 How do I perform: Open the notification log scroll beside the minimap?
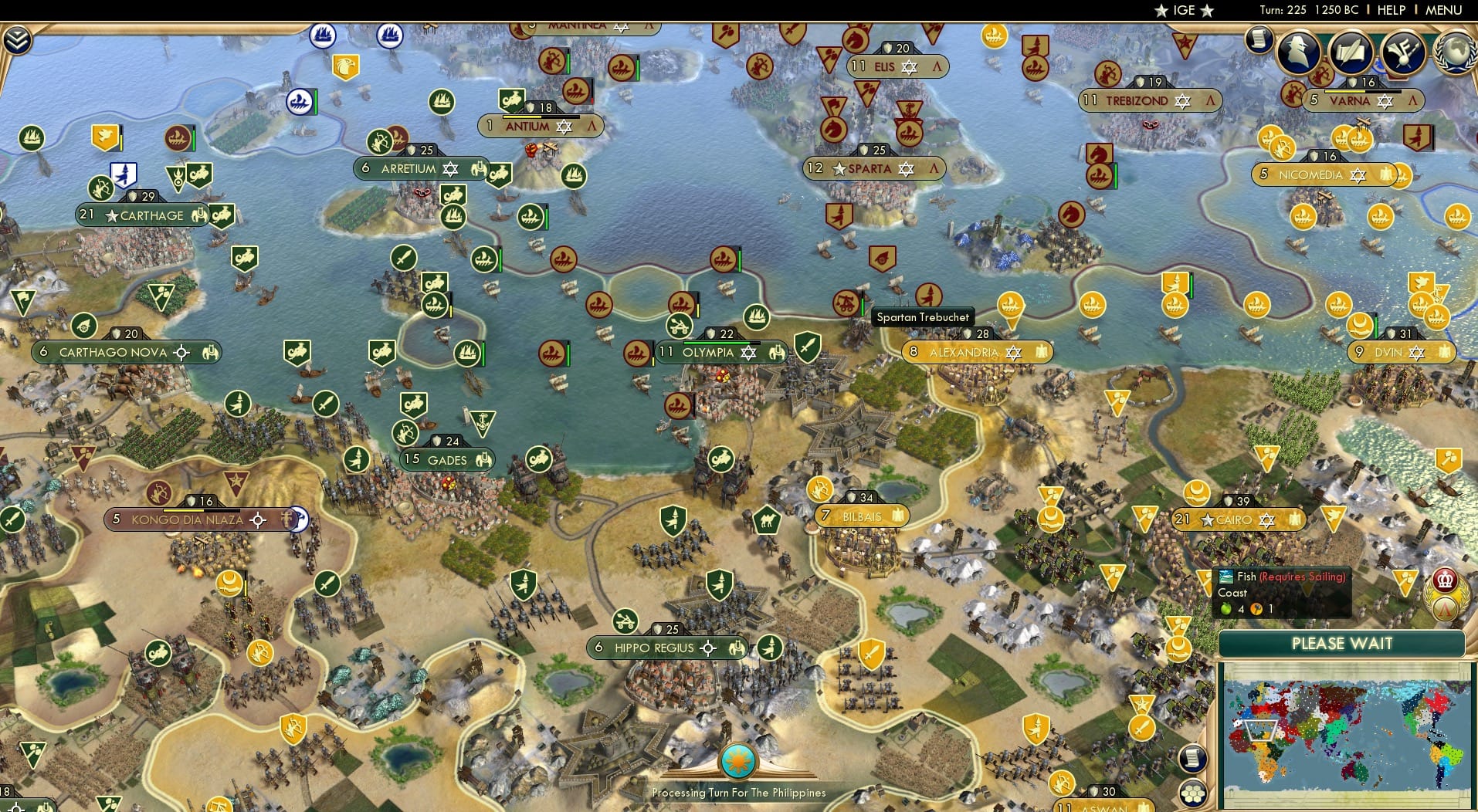pyautogui.click(x=1194, y=757)
